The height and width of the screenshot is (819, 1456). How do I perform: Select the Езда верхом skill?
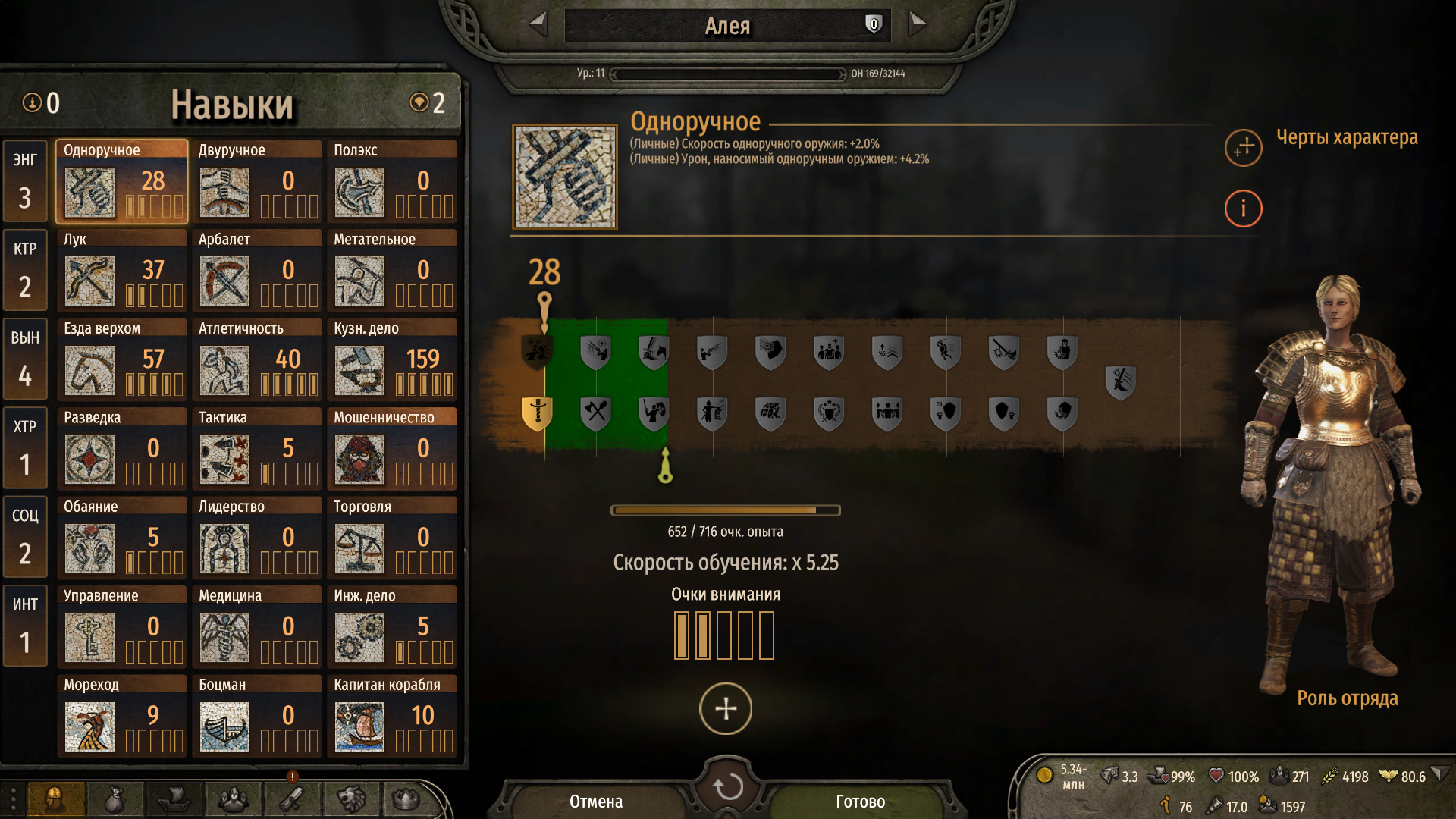121,360
